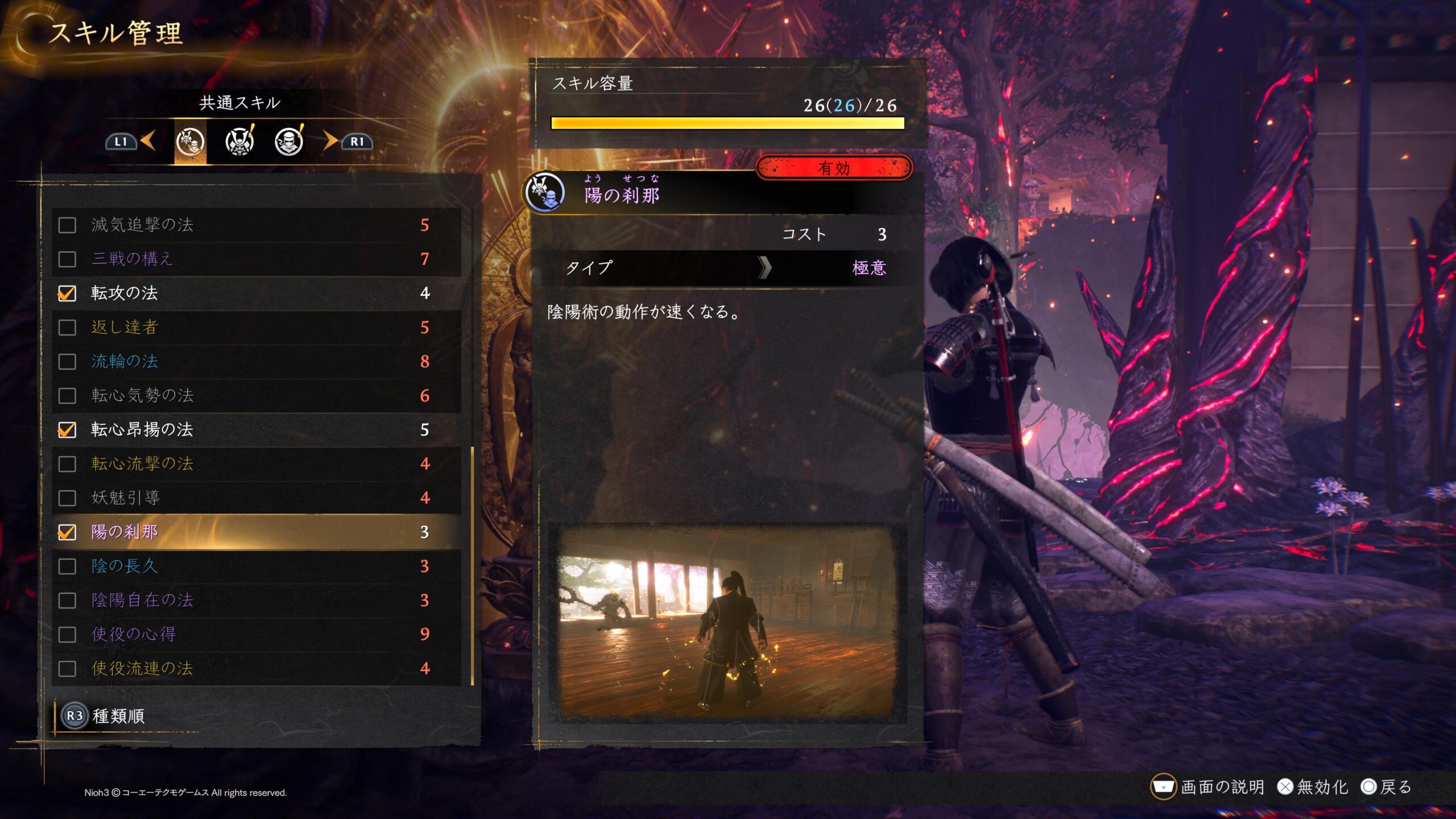Select the 滅気追撃の法 skill row

[x=256, y=225]
